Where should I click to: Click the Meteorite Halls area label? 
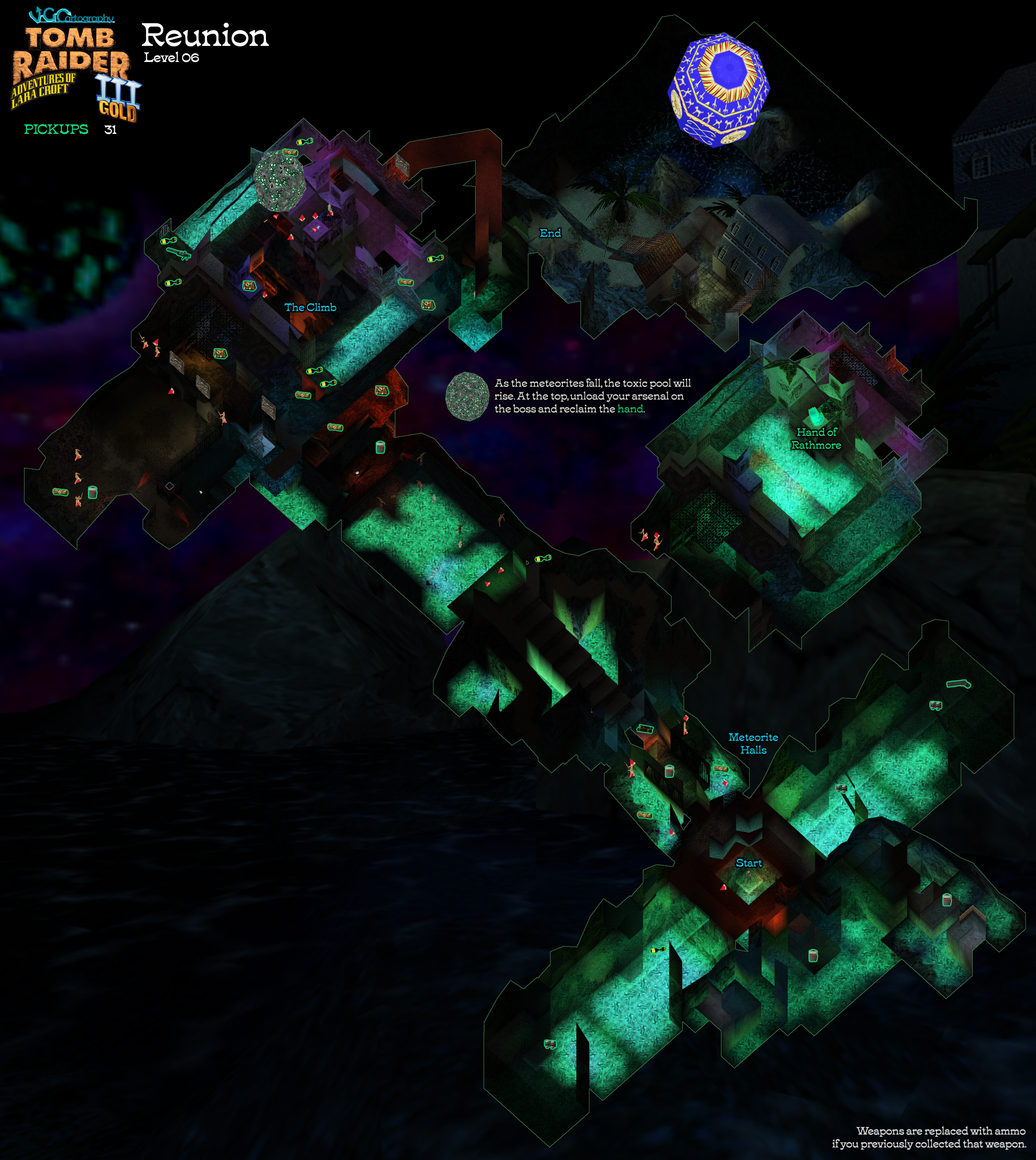[x=753, y=743]
